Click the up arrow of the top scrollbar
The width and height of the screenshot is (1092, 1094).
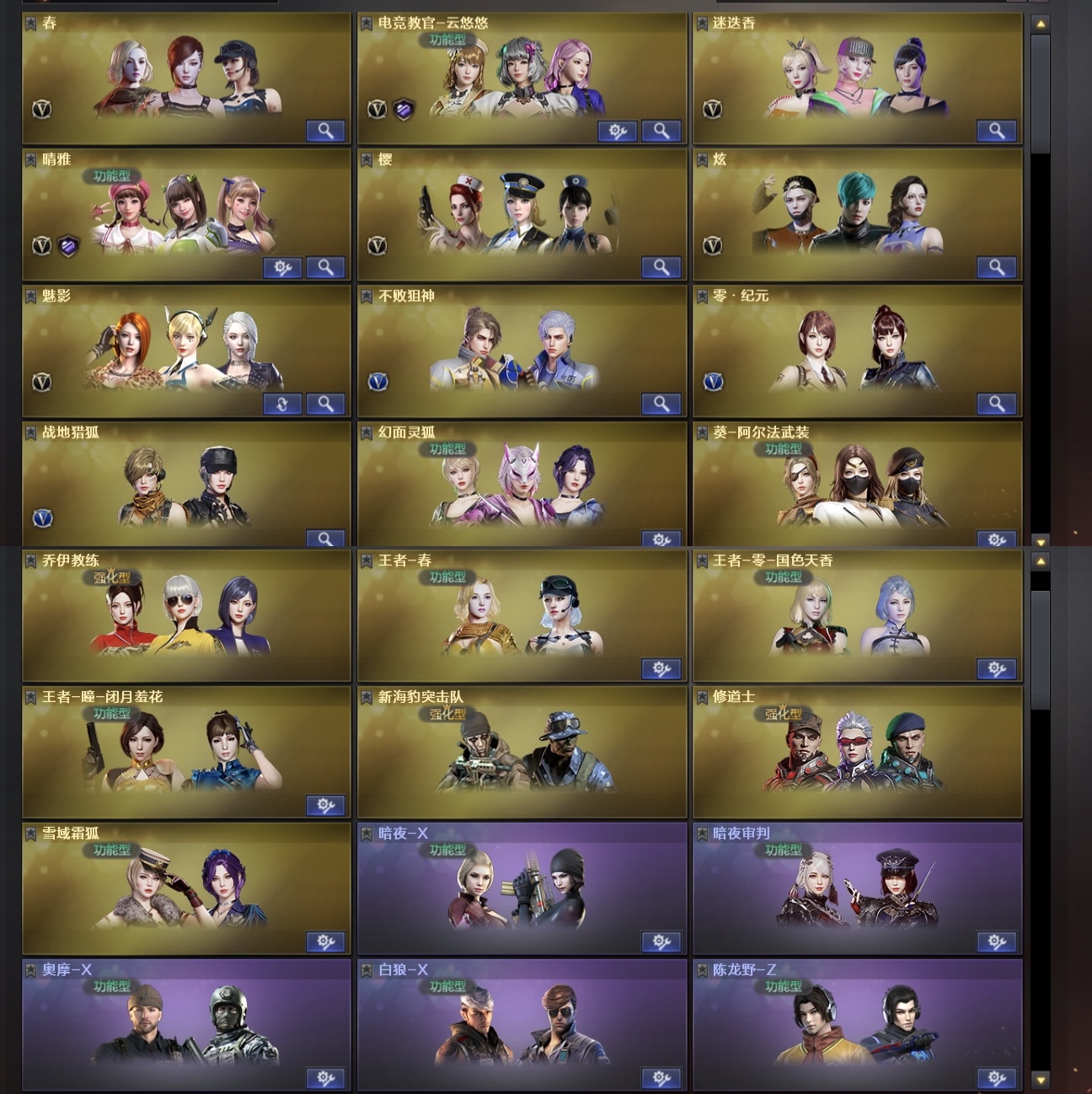point(1041,24)
